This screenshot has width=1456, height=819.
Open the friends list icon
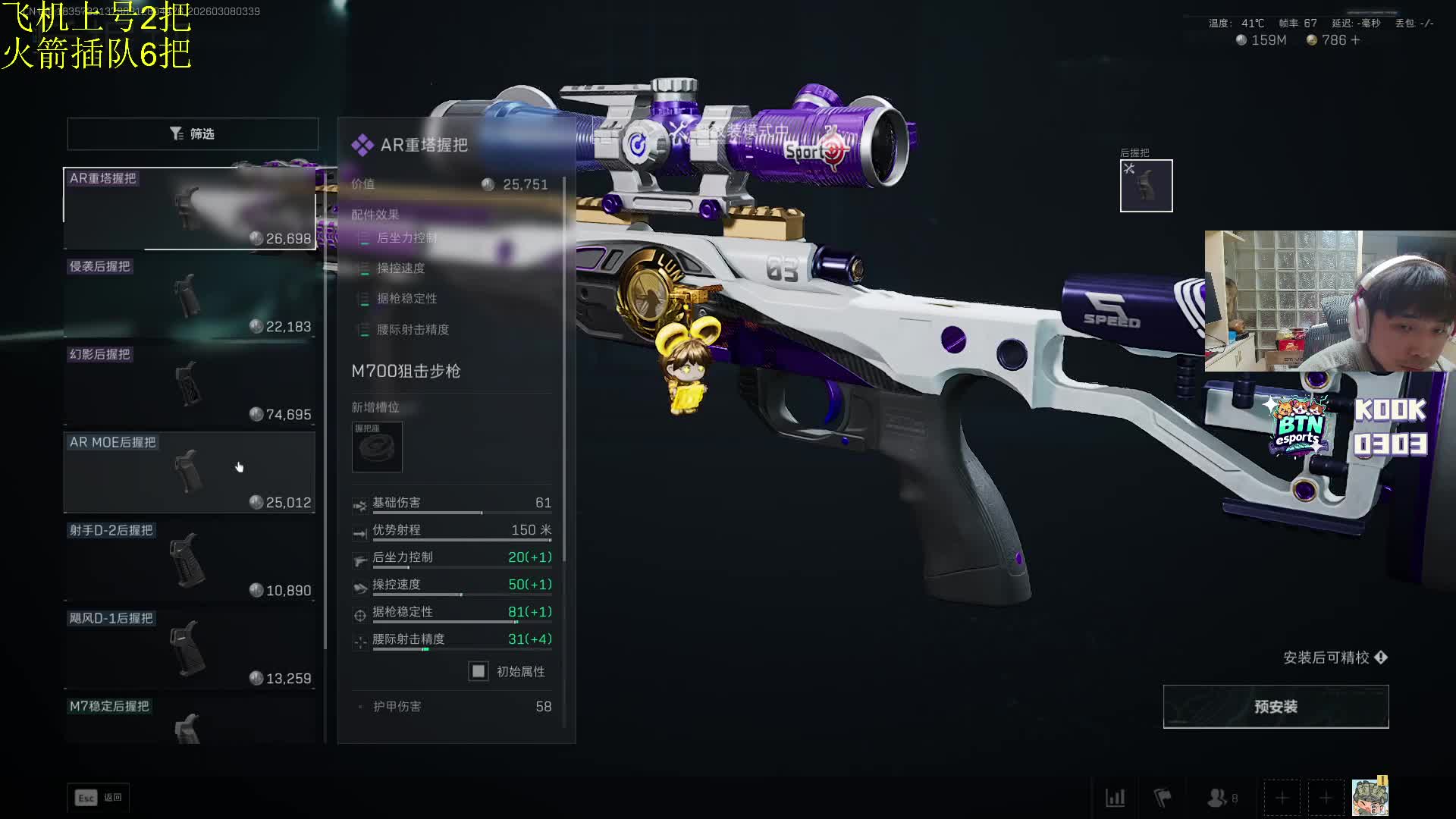pos(1219,798)
